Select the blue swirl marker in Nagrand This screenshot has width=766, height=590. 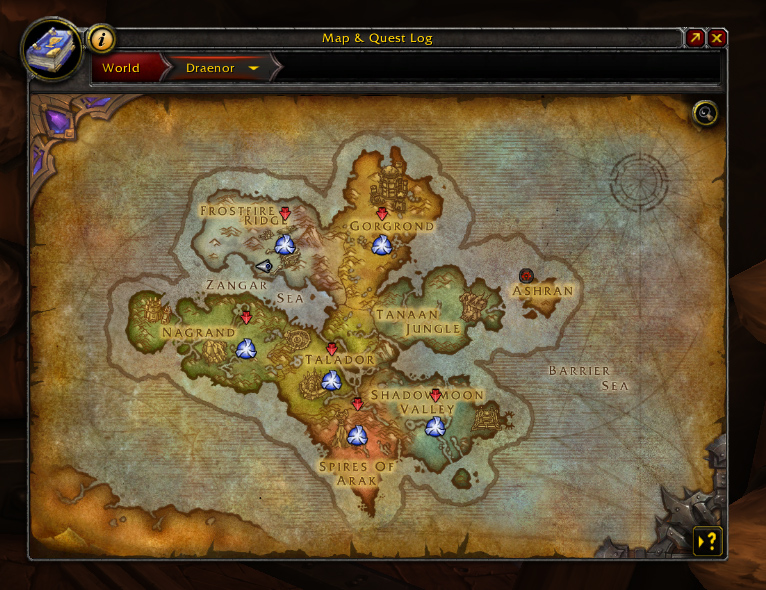tap(246, 348)
